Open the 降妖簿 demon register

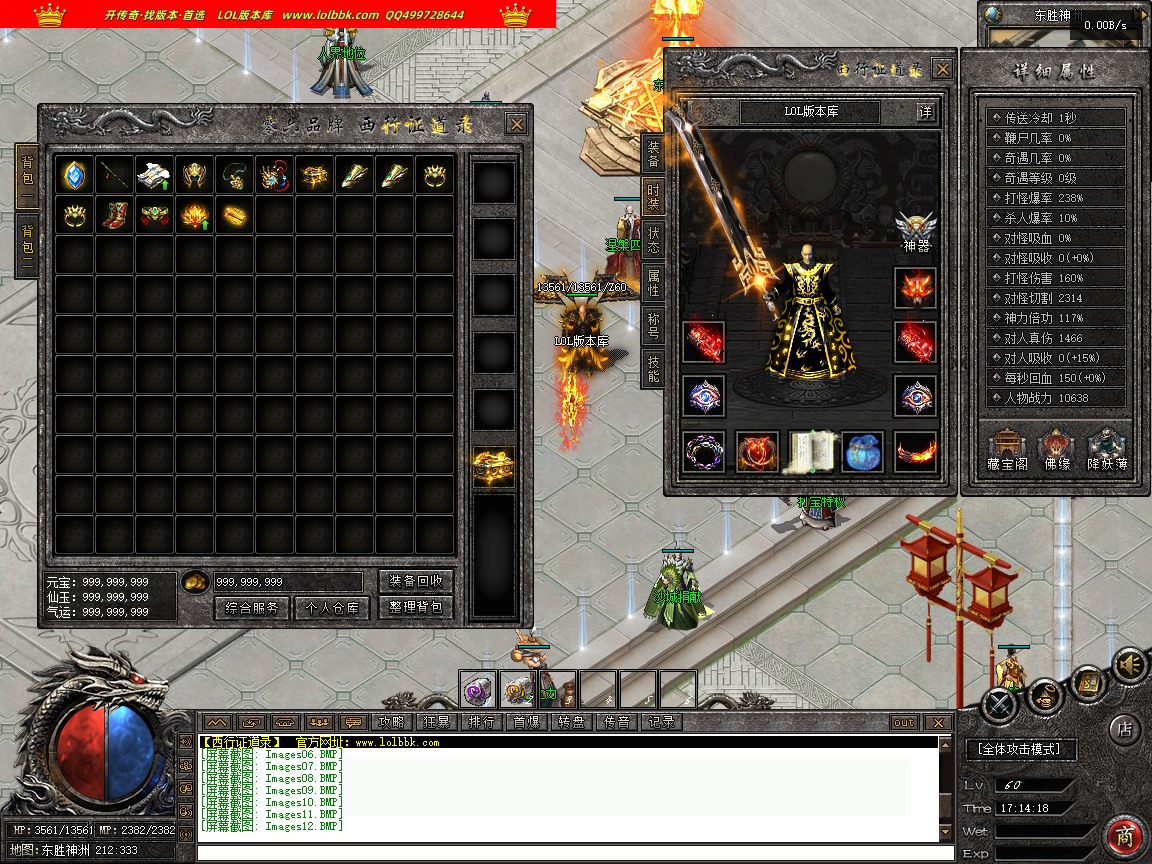coord(1107,450)
